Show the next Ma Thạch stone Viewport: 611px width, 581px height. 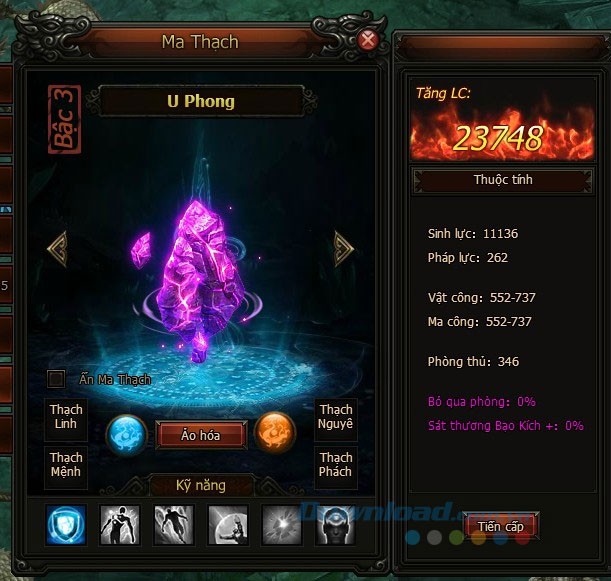(x=344, y=248)
